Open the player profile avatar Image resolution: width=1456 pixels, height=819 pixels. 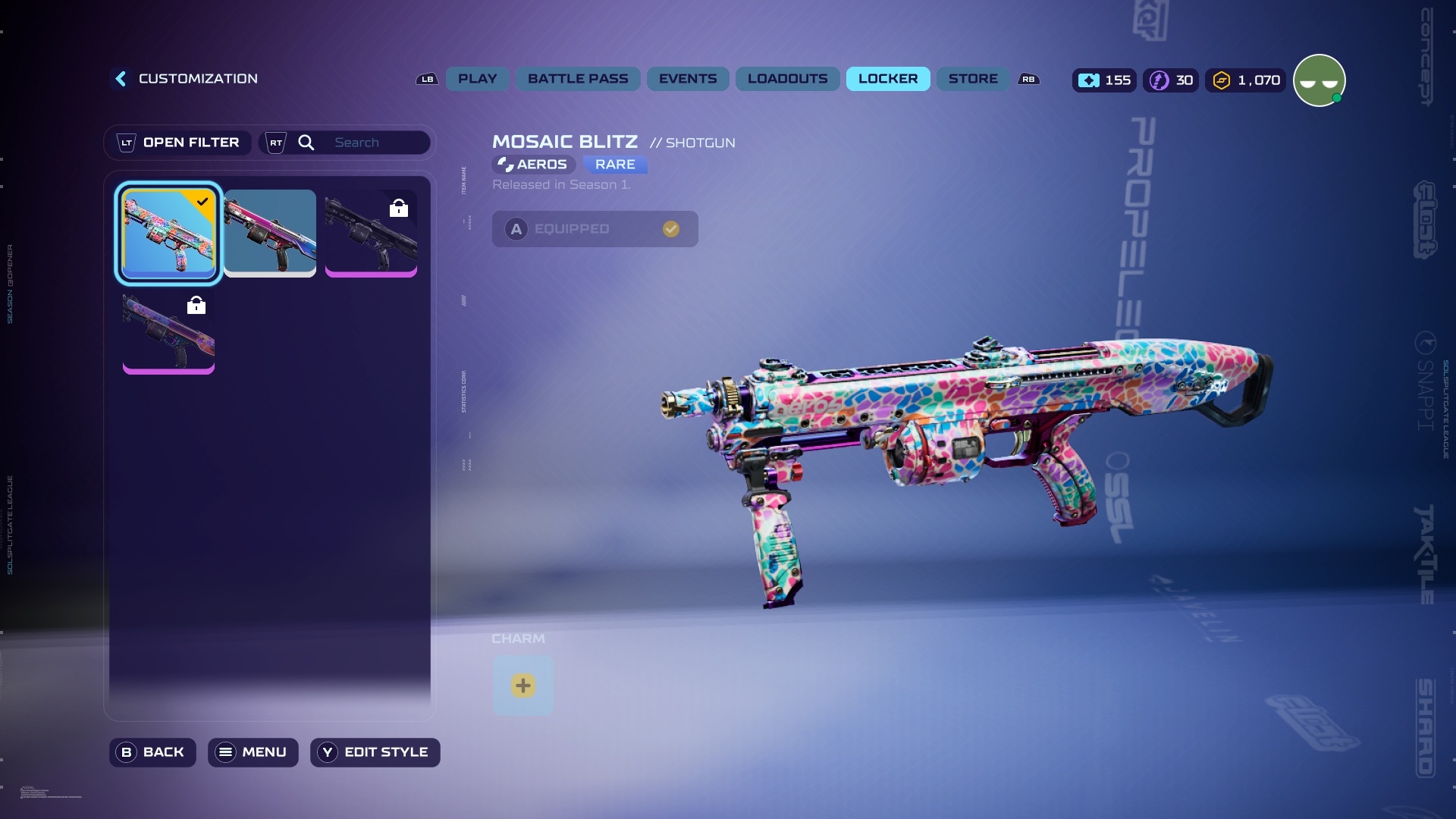point(1319,80)
